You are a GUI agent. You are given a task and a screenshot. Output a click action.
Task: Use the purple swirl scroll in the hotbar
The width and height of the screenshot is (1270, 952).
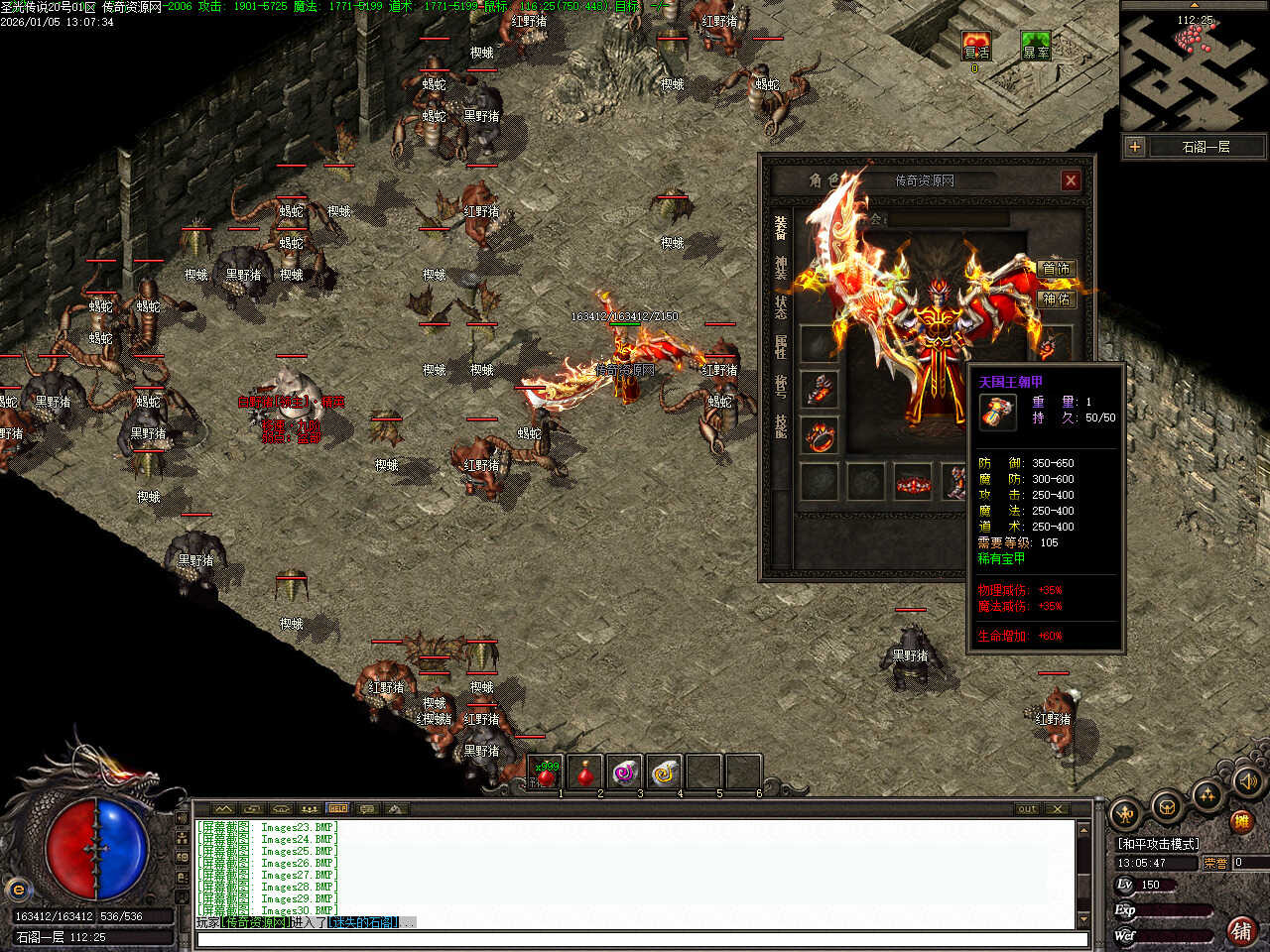[625, 773]
